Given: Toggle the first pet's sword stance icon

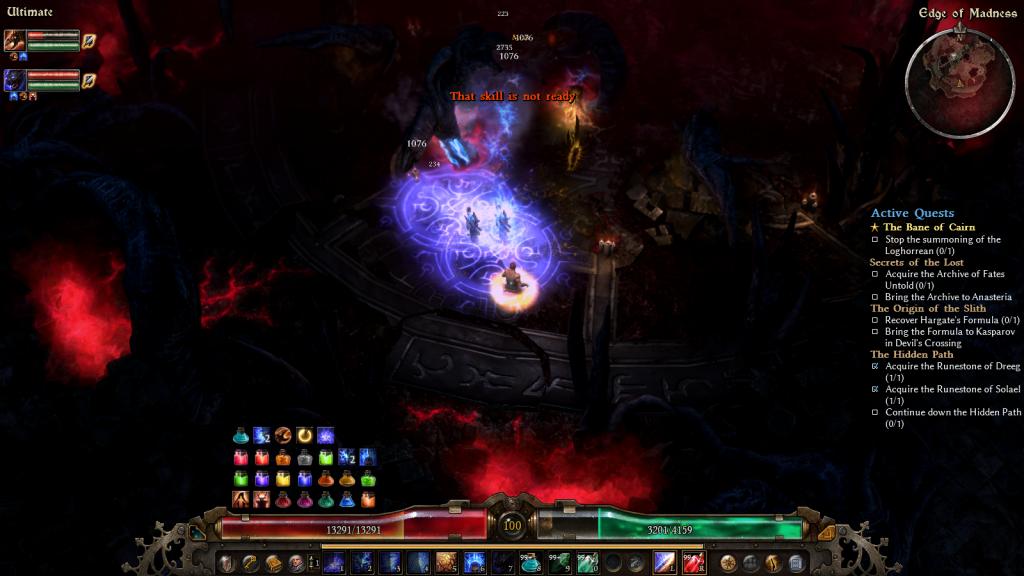Looking at the screenshot, I should 89,41.
